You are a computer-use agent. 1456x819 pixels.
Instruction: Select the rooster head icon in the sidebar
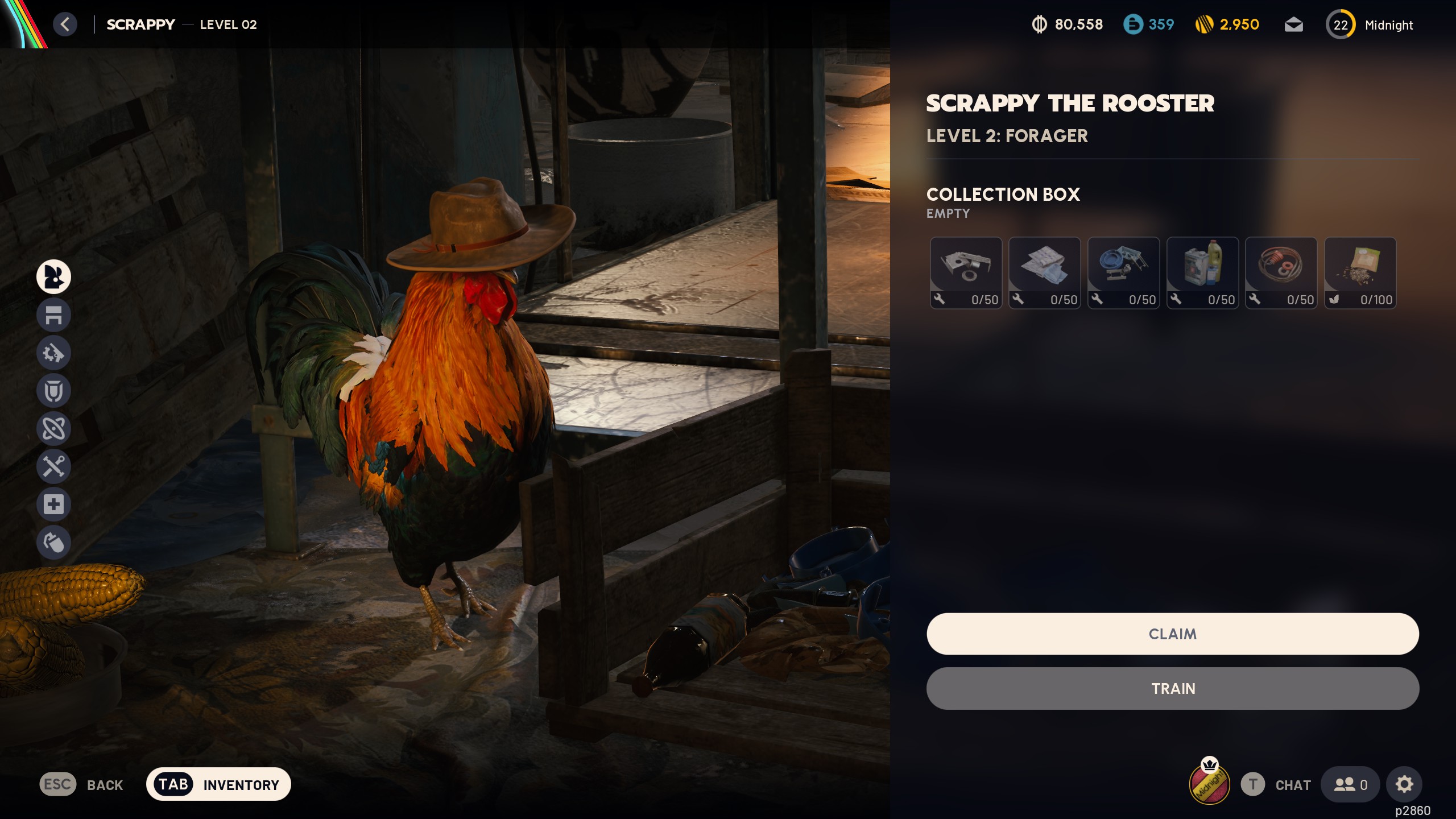click(54, 277)
